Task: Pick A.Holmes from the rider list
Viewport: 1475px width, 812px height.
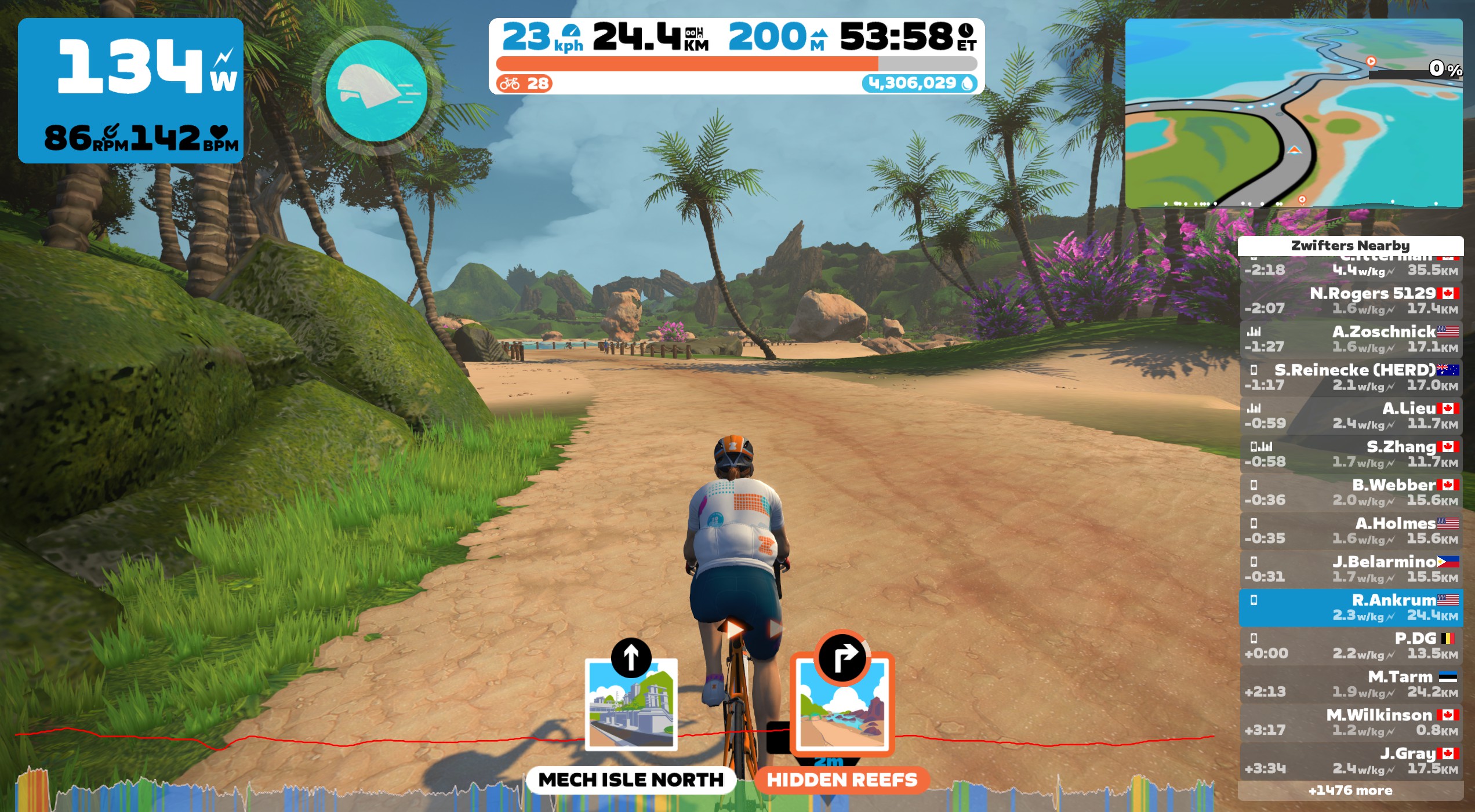Action: (1350, 530)
